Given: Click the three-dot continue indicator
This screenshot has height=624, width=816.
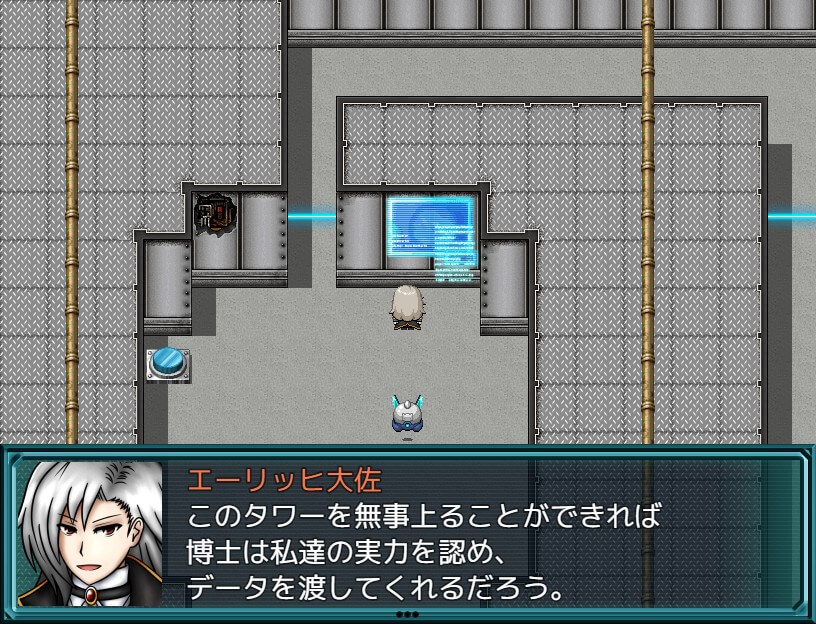Looking at the screenshot, I should pyautogui.click(x=407, y=614).
